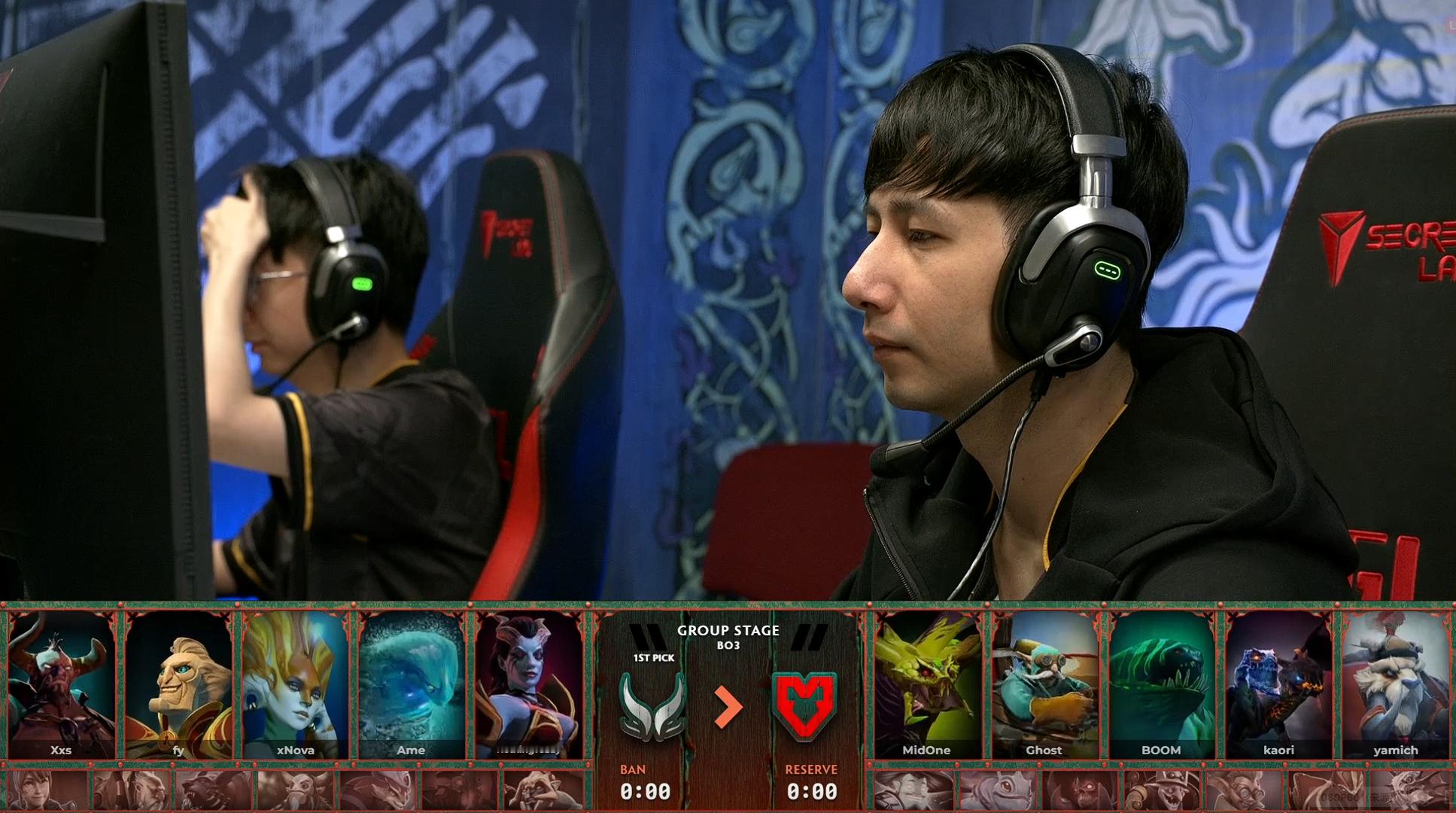The height and width of the screenshot is (813, 1456).
Task: Click the teal winged team logo
Action: [652, 705]
